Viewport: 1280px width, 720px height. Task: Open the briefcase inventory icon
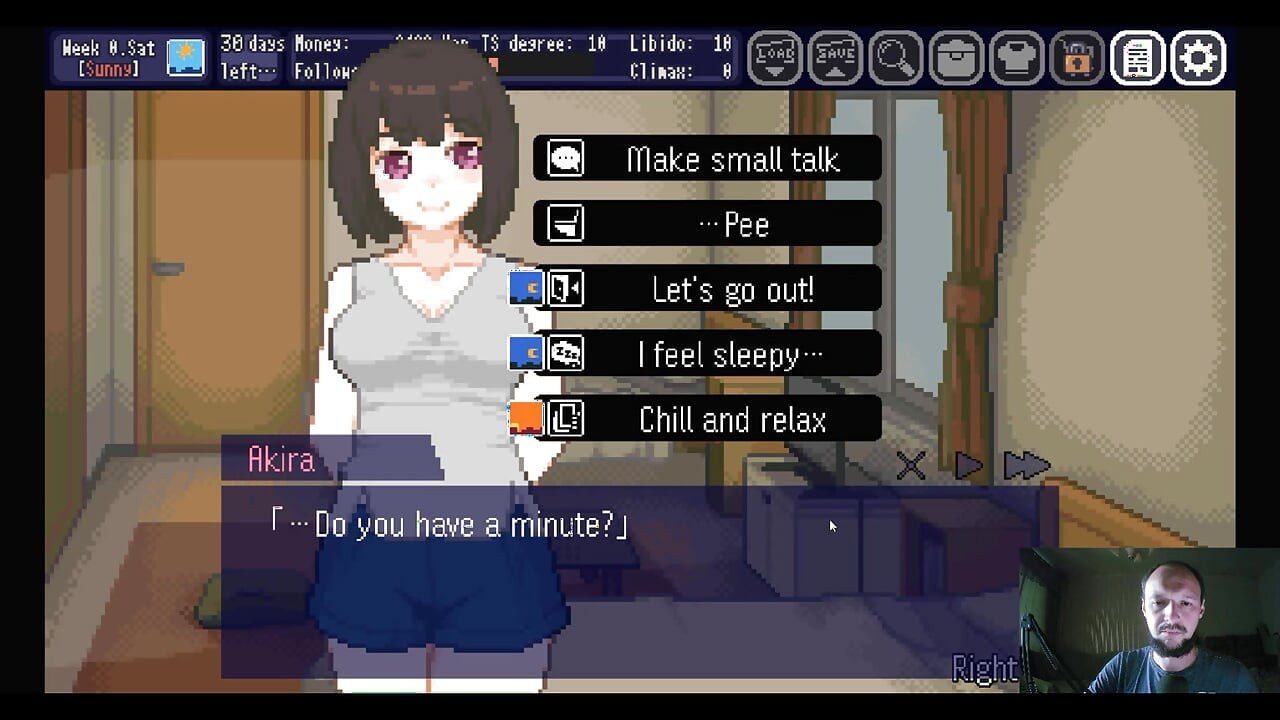point(956,58)
